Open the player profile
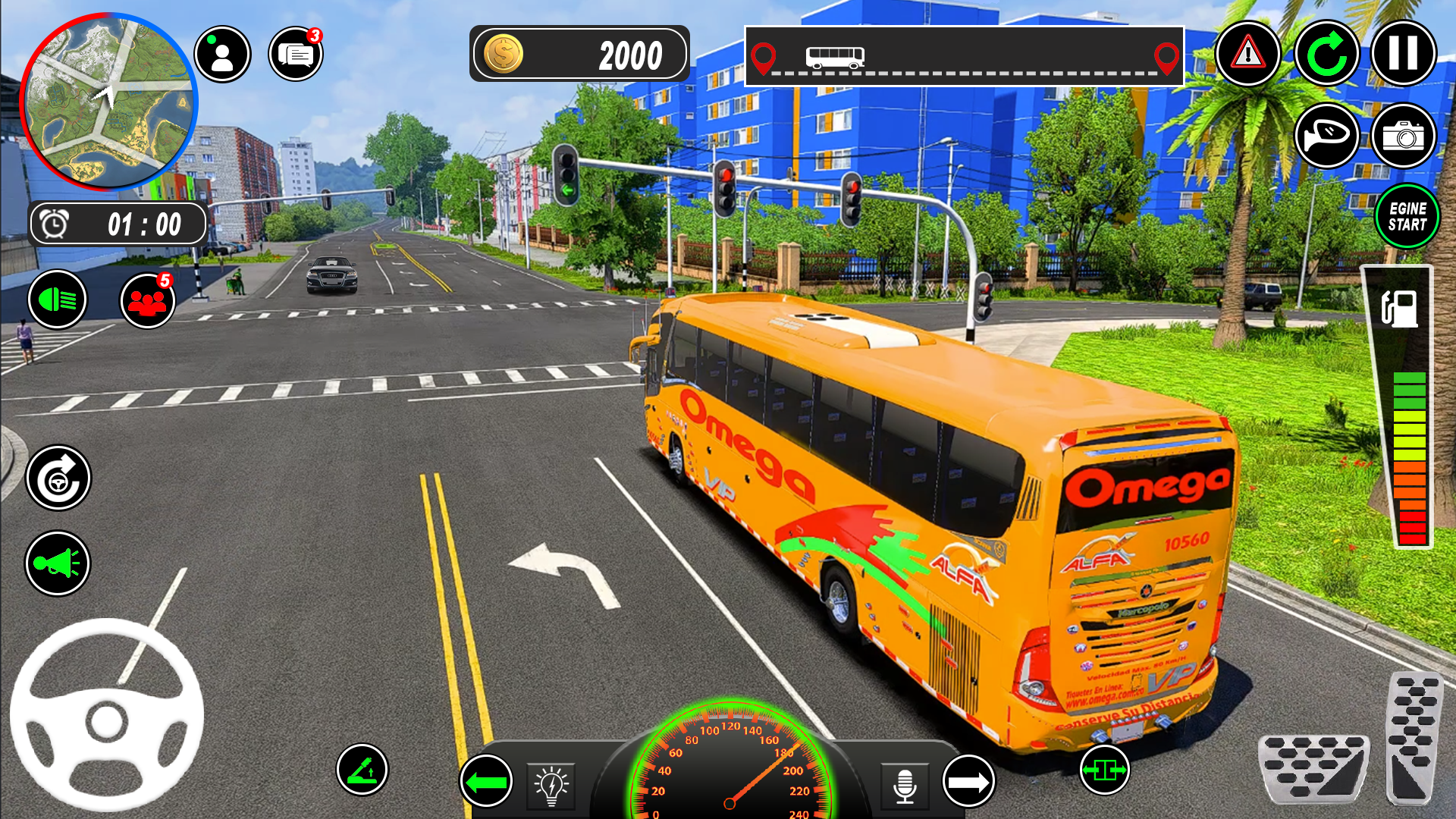The image size is (1456, 819). coord(222,53)
